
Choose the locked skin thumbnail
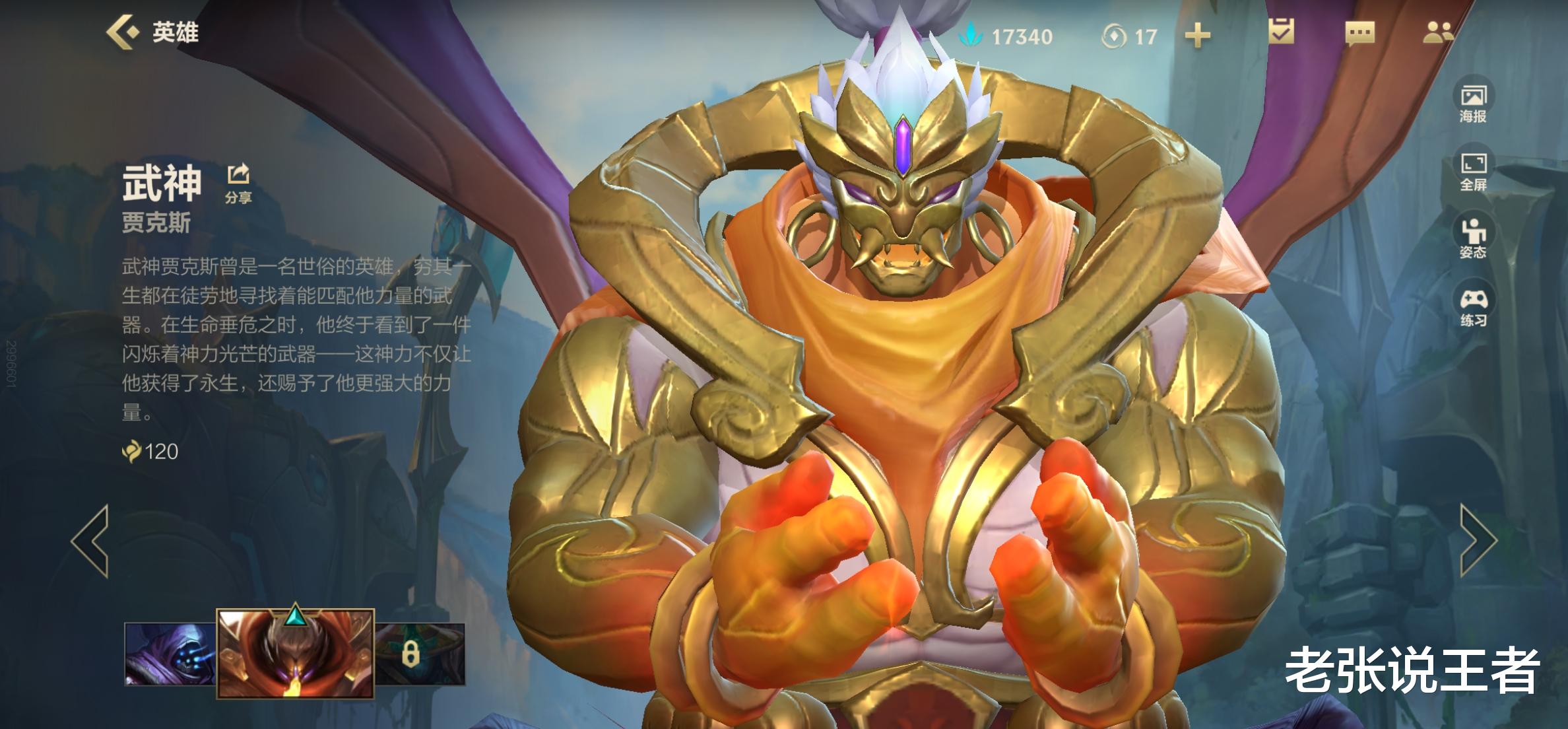(420, 654)
